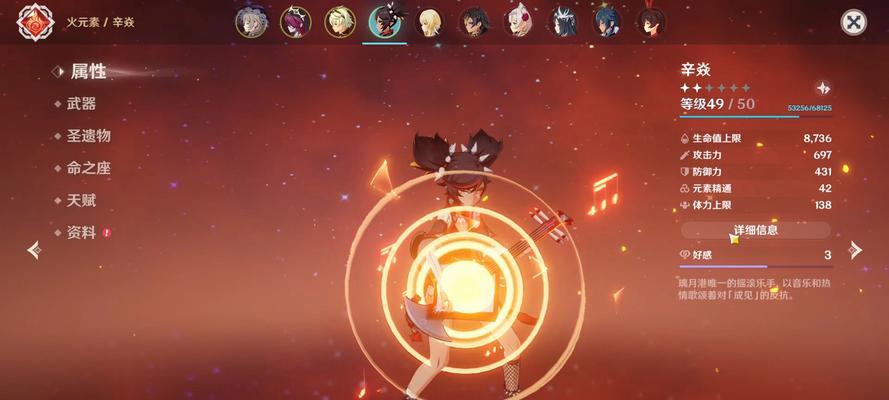Select the white-haired portrait with red flower
This screenshot has height=400, width=889.
(518, 22)
